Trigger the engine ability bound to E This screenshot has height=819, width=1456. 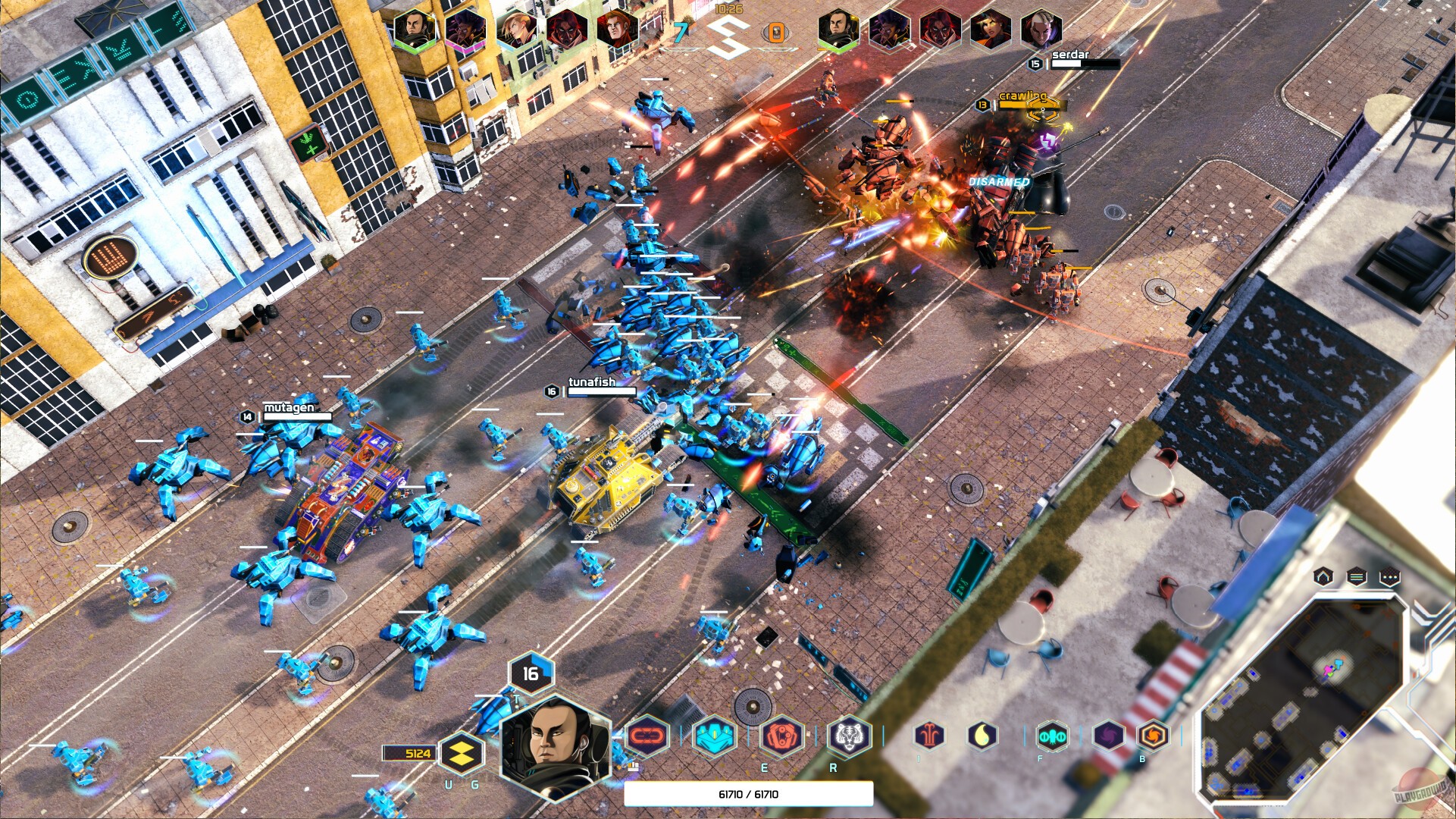coord(781,736)
